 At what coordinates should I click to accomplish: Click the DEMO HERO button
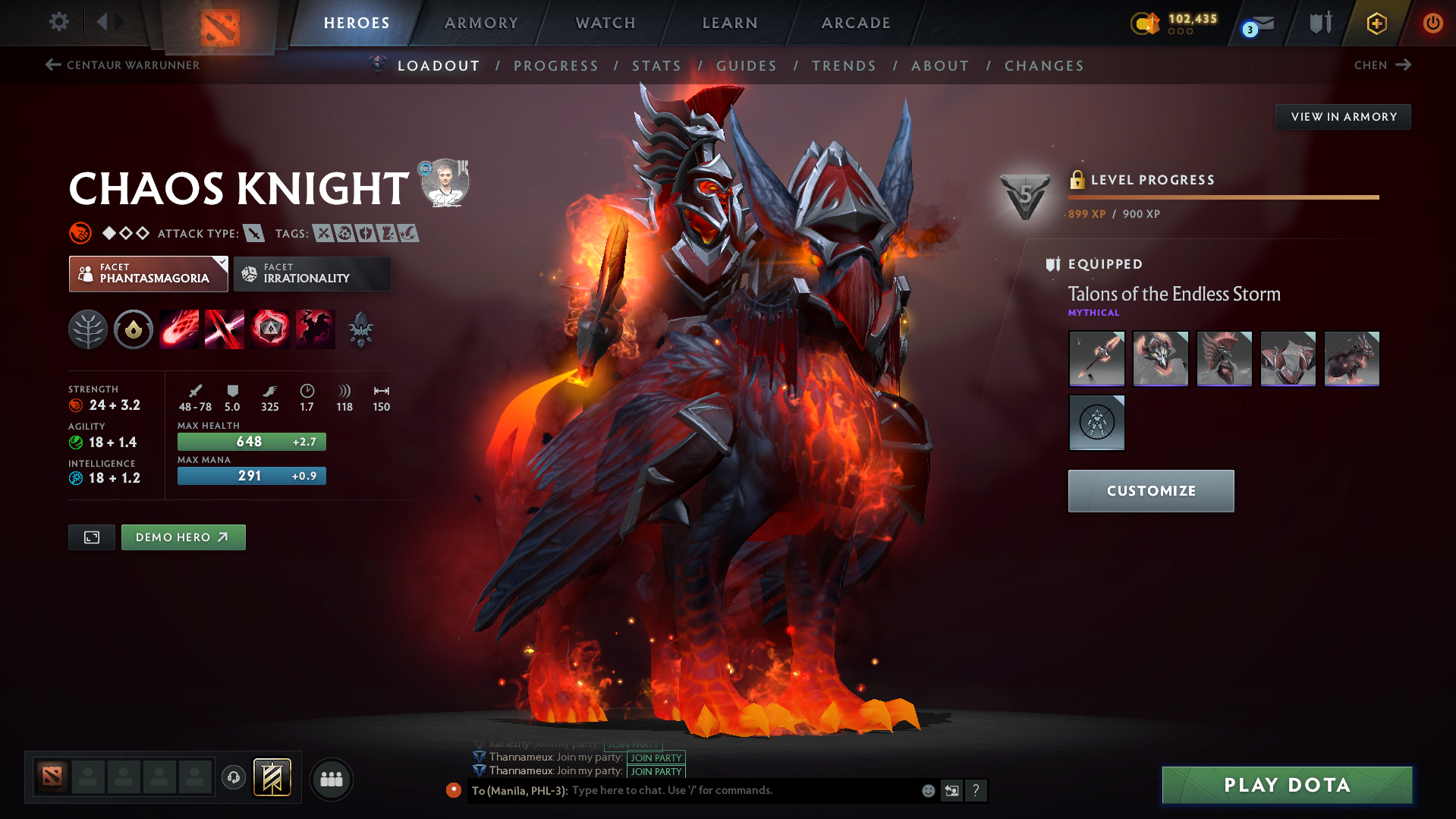[183, 537]
